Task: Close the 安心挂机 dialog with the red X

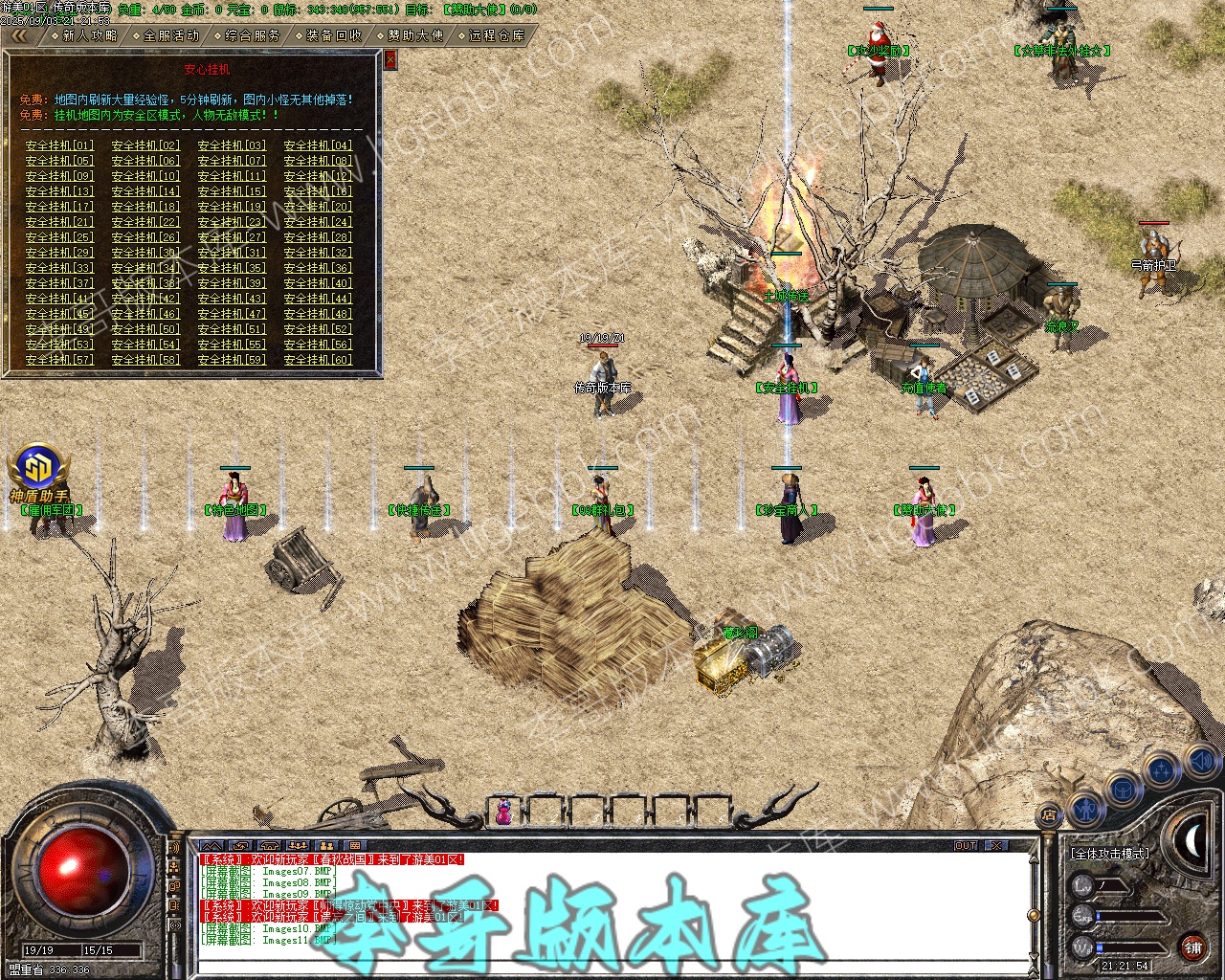Action: [x=390, y=61]
